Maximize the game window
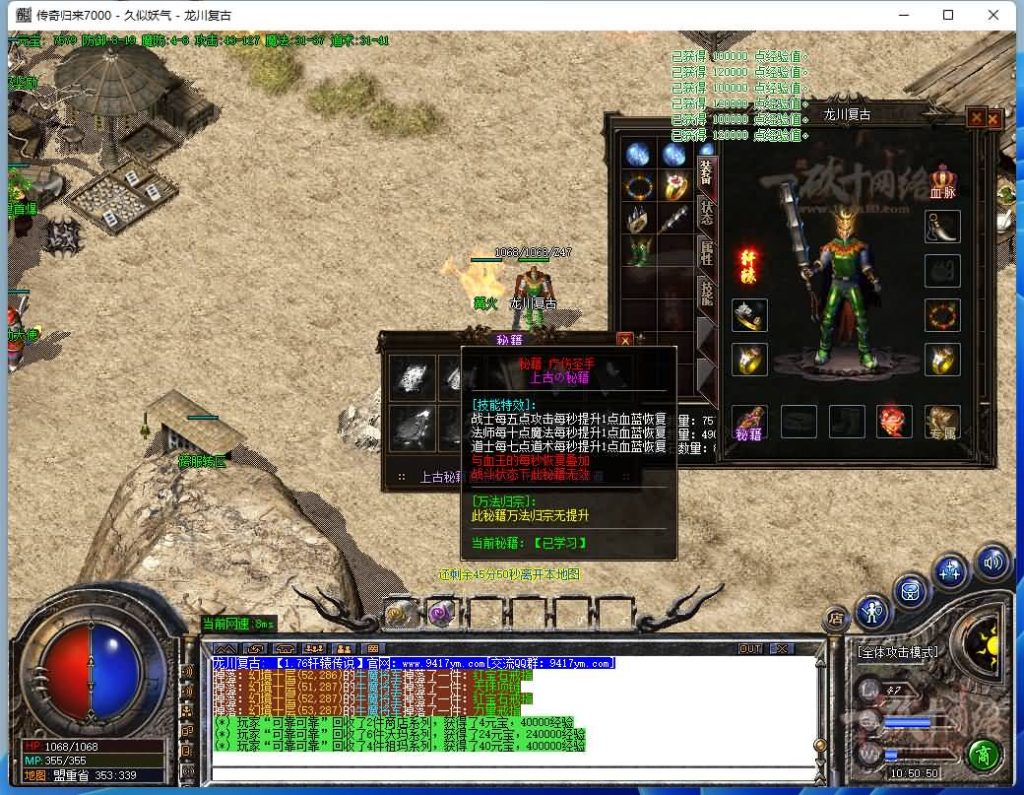1024x795 pixels. [948, 15]
